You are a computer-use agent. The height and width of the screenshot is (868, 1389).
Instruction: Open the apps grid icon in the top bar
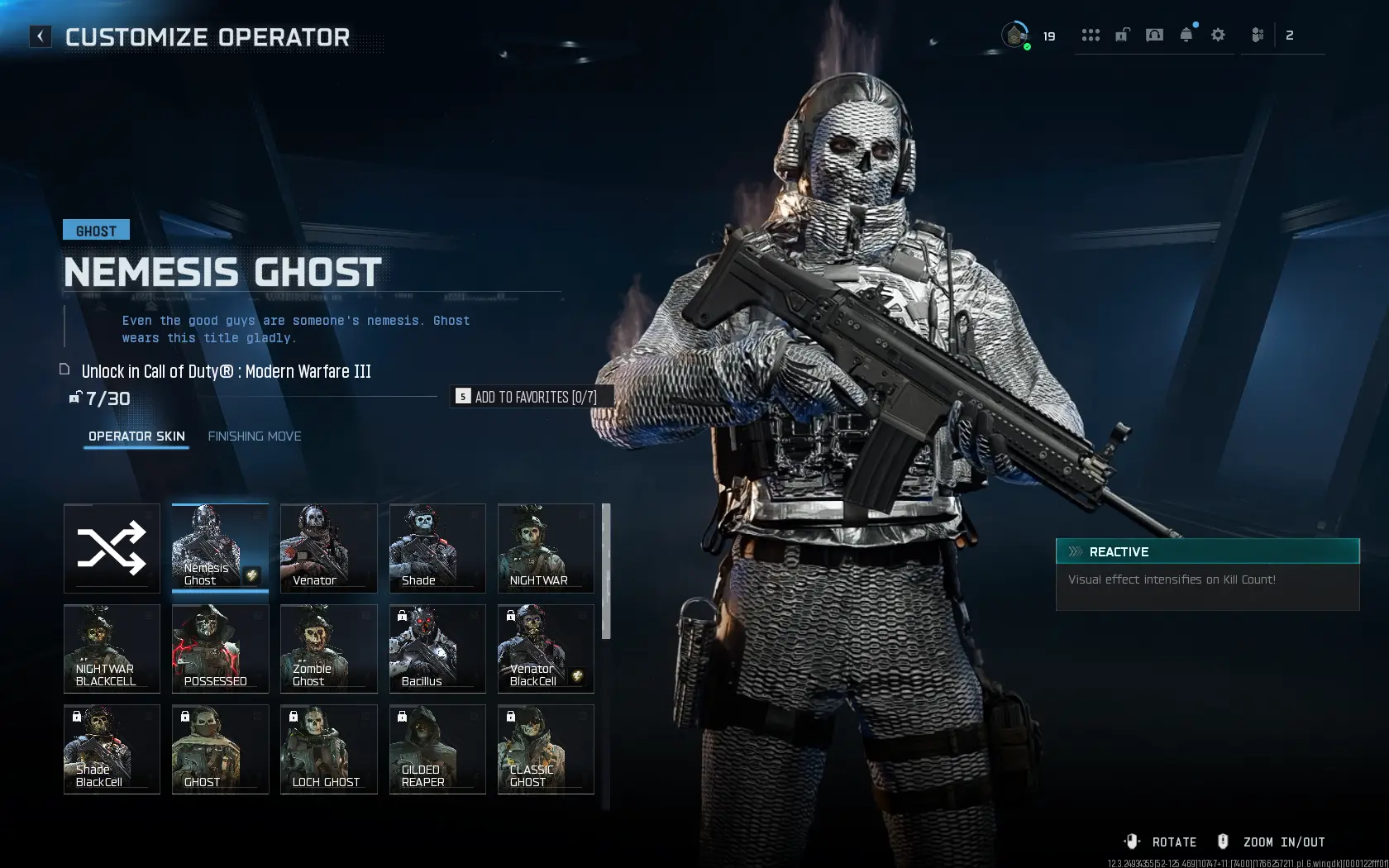[x=1091, y=35]
